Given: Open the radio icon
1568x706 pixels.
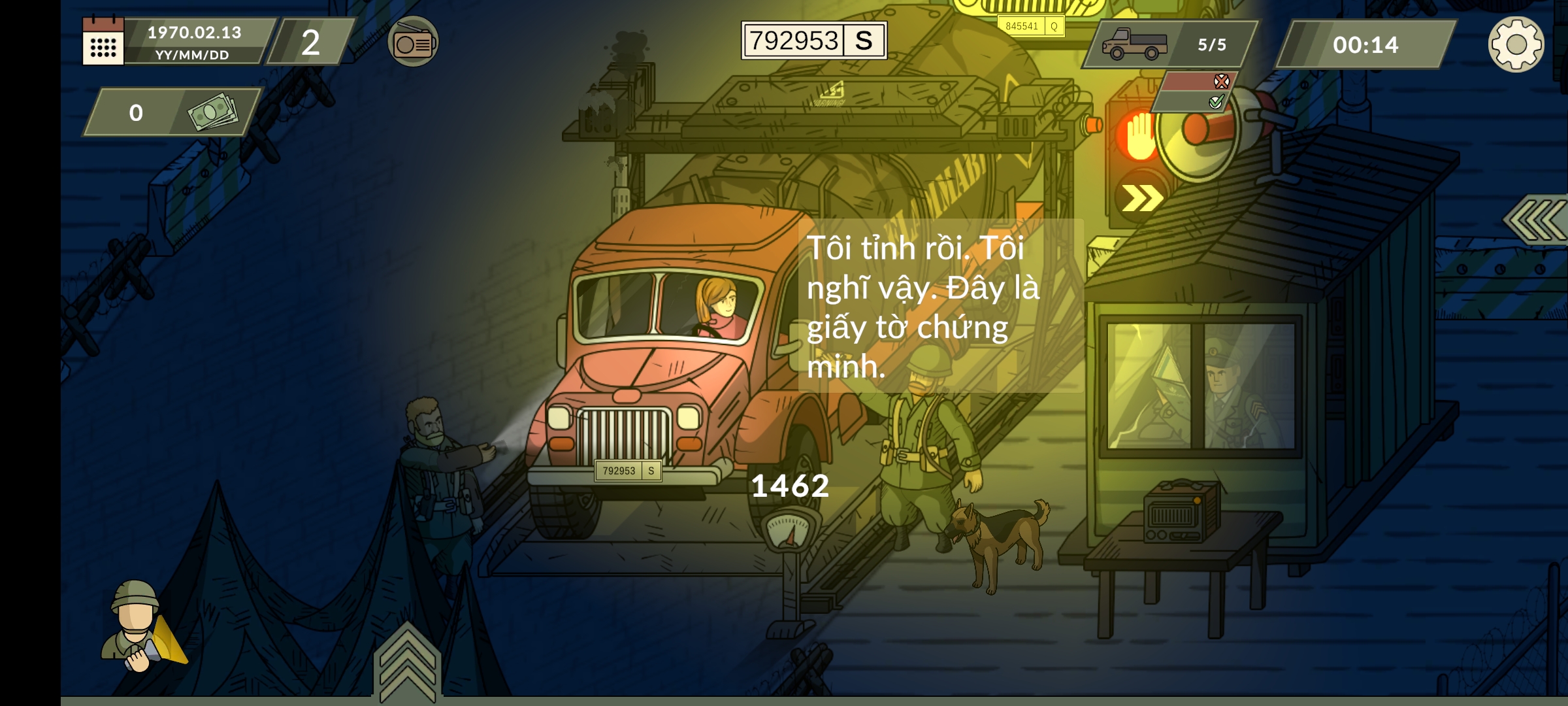Looking at the screenshot, I should [x=413, y=42].
